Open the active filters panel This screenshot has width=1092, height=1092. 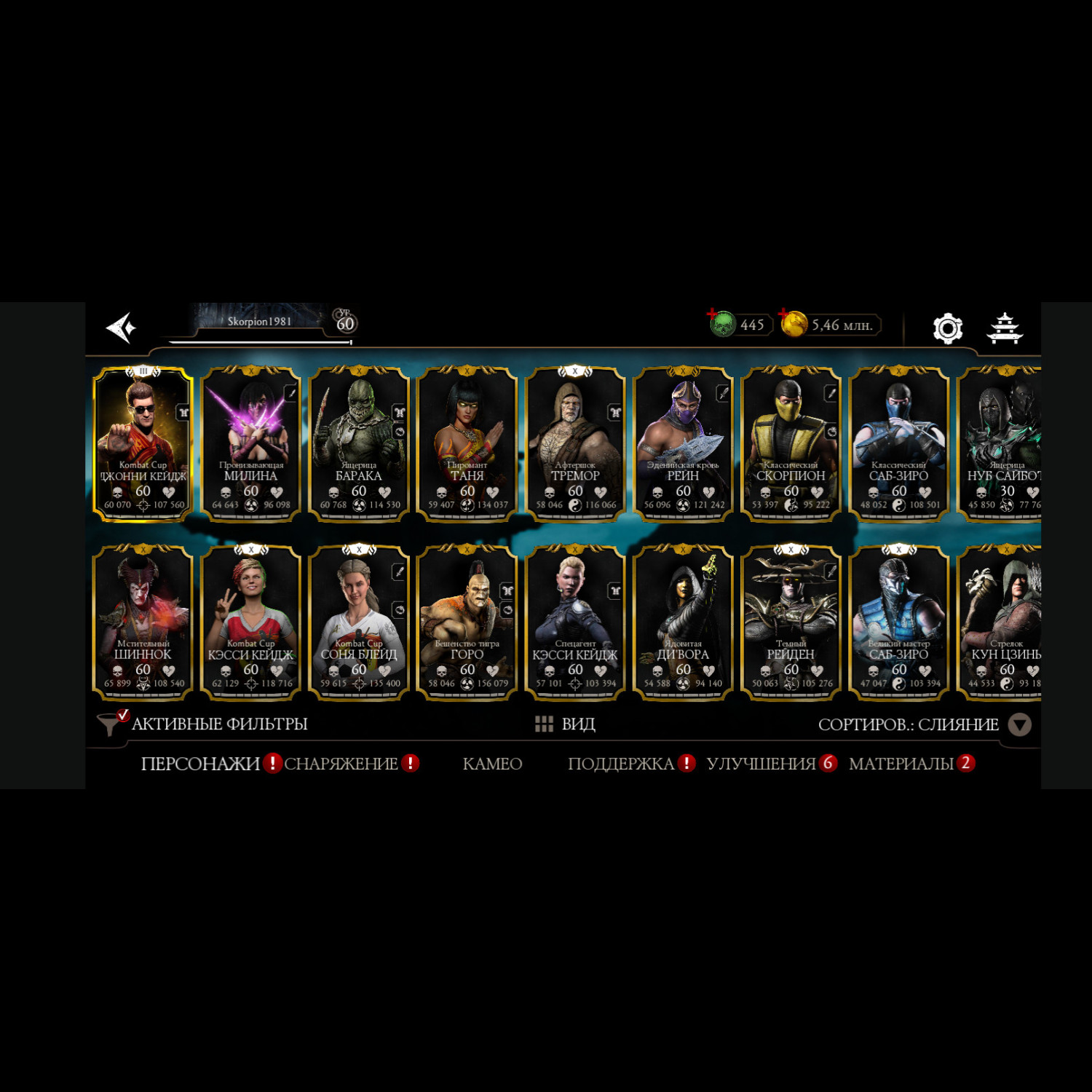(204, 724)
